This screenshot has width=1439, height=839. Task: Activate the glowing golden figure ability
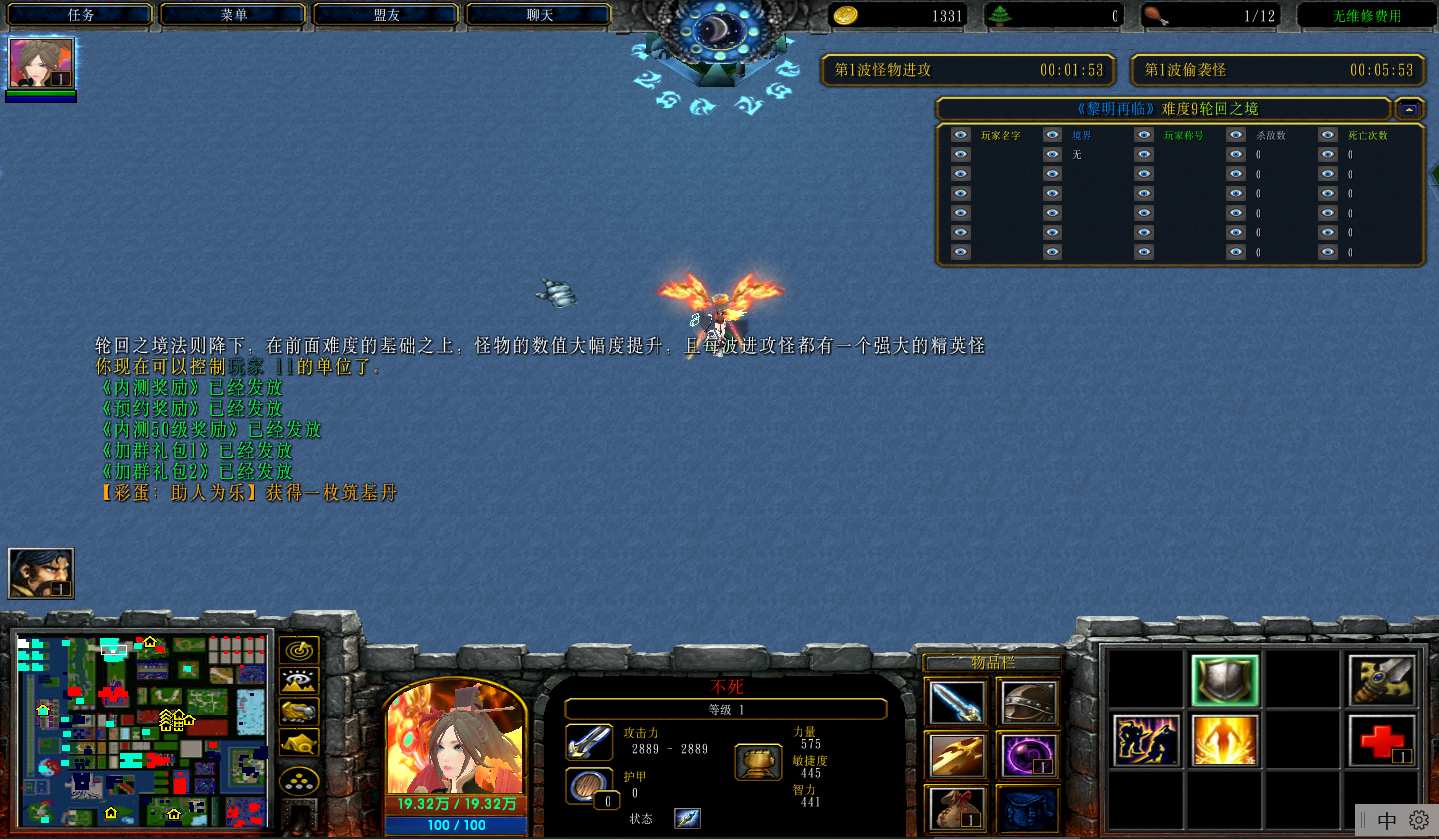pos(1225,741)
